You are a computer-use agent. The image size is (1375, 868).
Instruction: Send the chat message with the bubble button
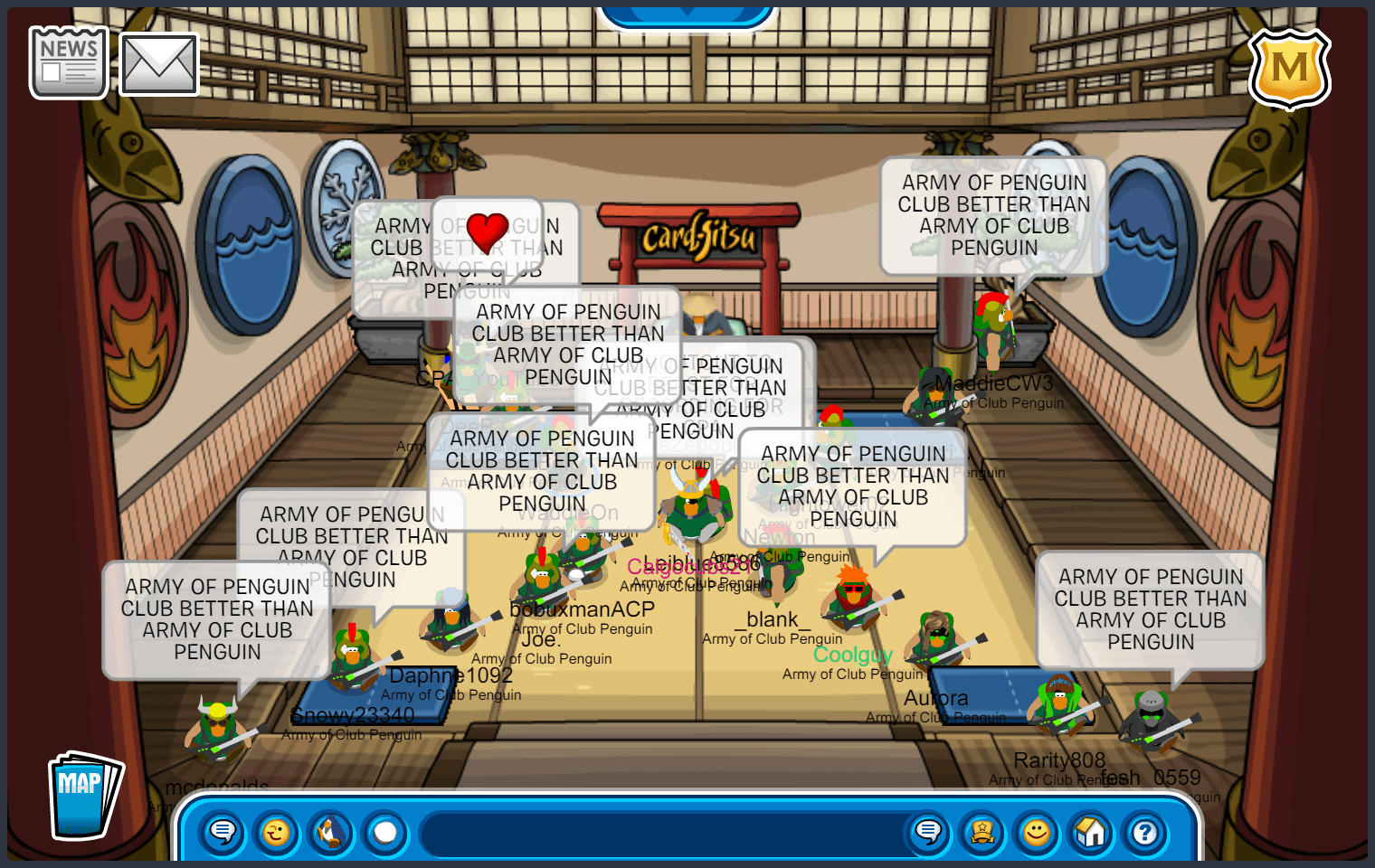pos(928,832)
